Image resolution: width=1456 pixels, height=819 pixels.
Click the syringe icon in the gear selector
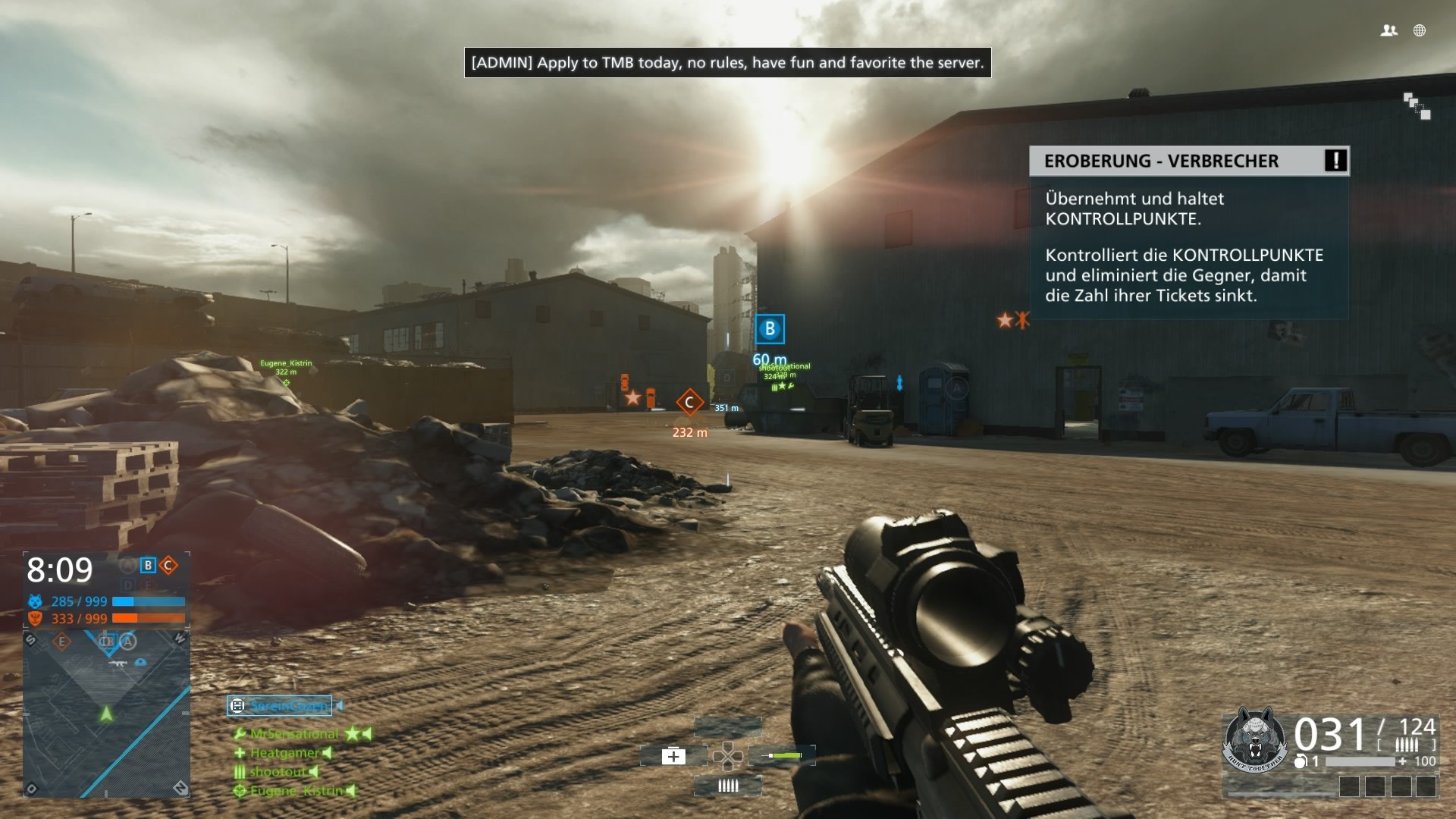pos(781,756)
